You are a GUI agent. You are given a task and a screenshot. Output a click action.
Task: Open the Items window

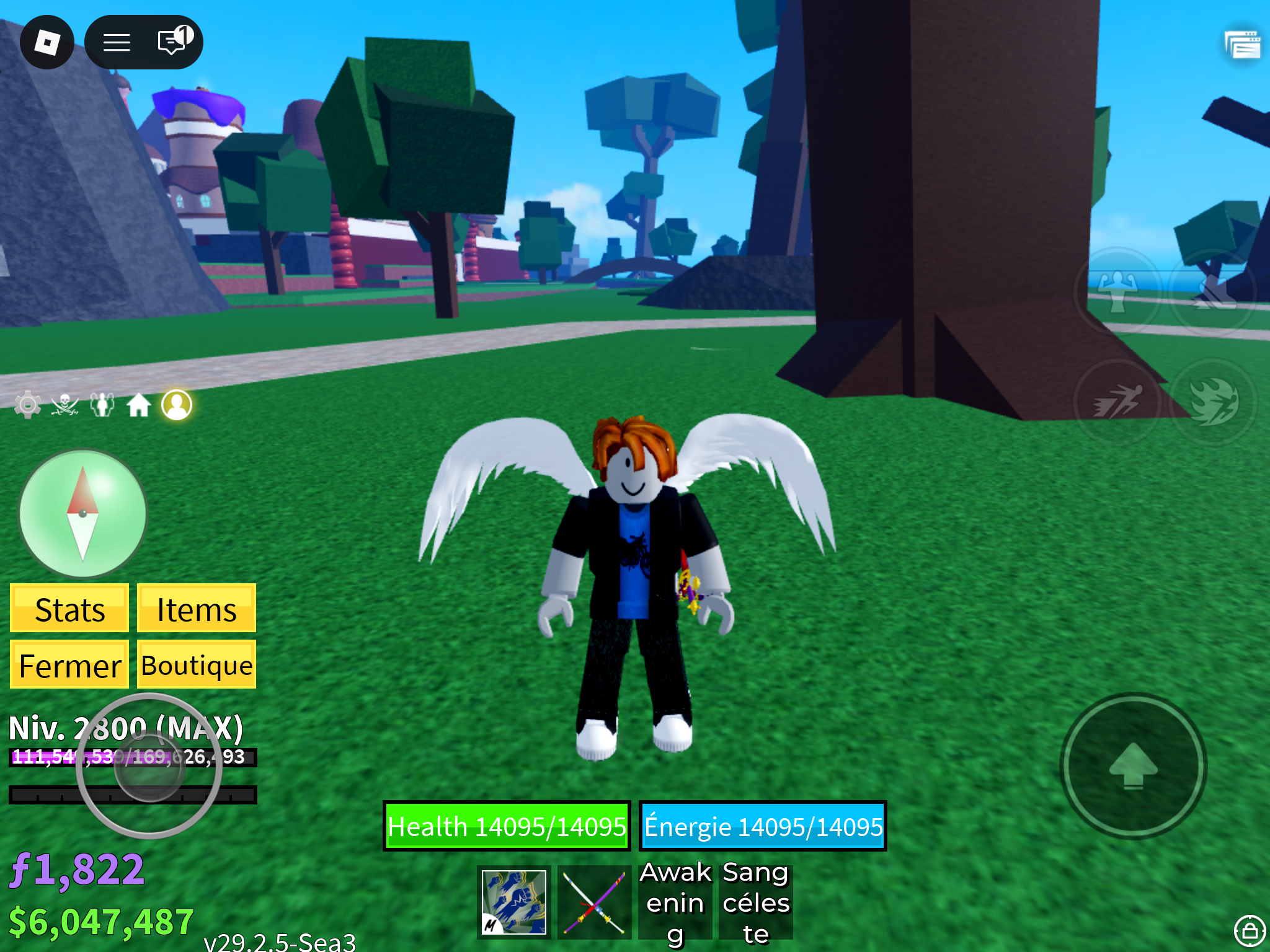196,609
